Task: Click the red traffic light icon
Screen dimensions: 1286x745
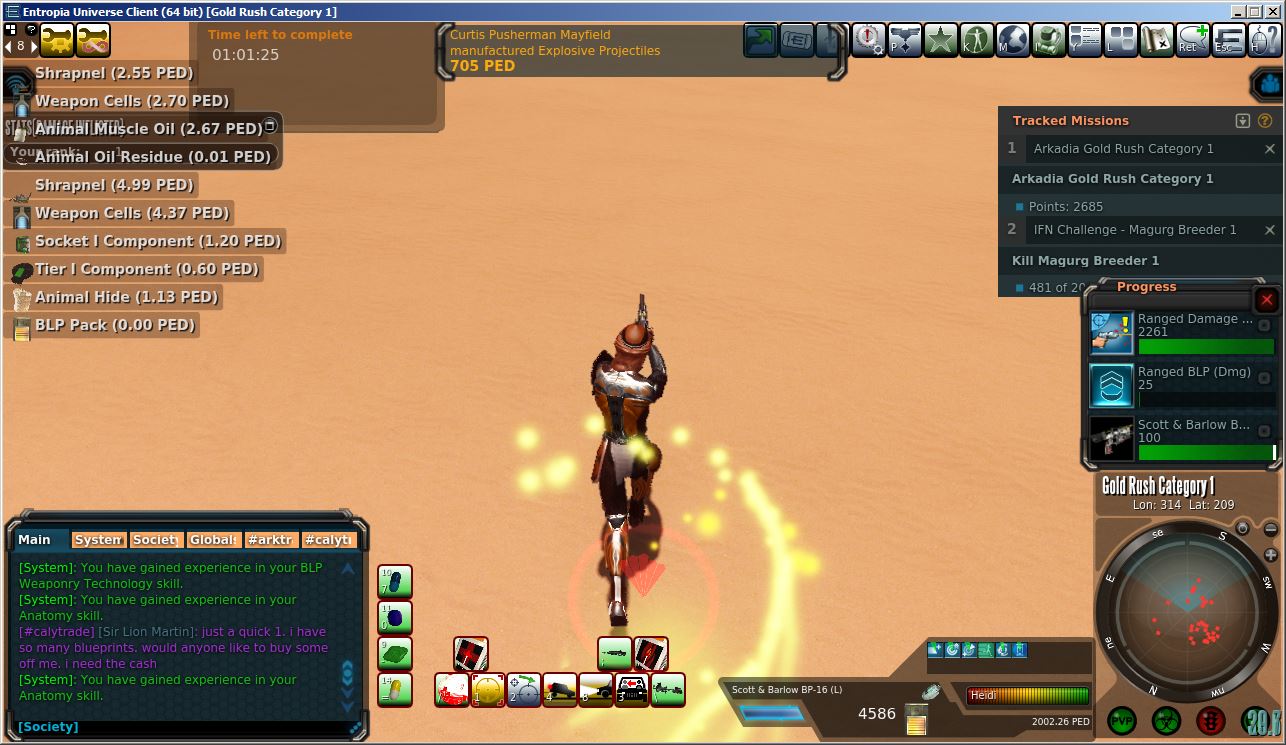Action: (1211, 721)
